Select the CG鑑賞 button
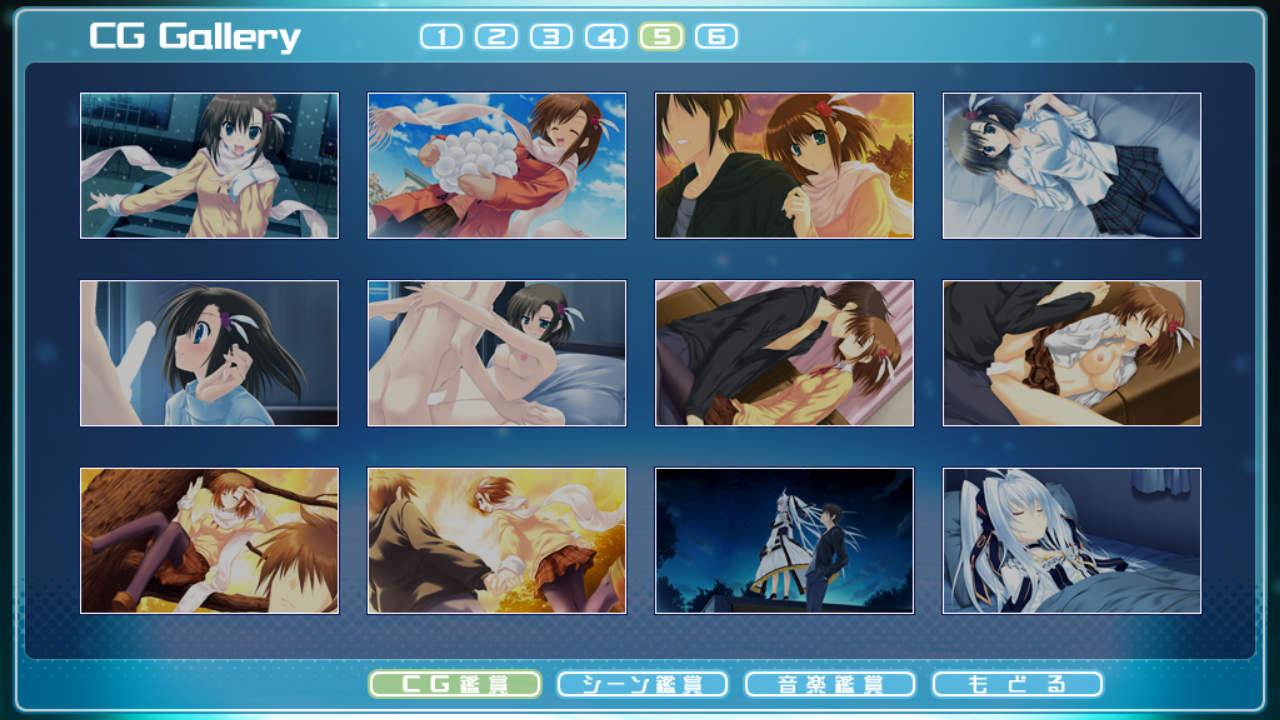 click(x=455, y=684)
